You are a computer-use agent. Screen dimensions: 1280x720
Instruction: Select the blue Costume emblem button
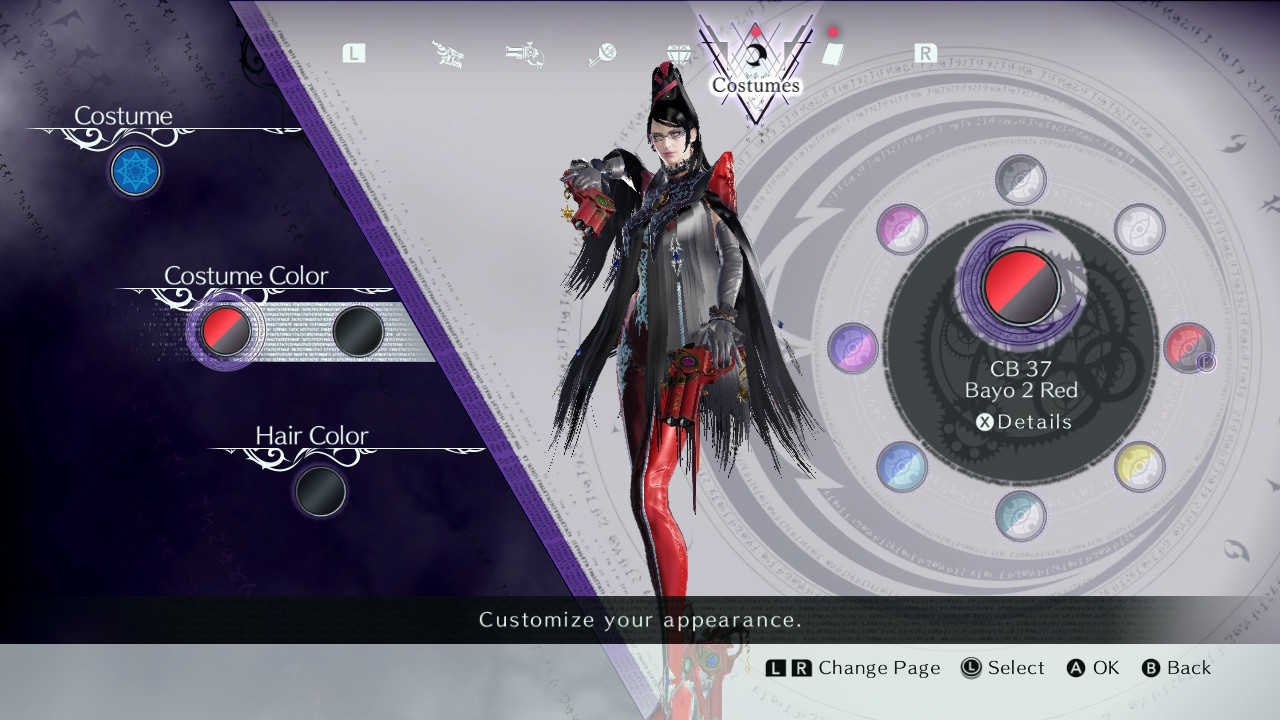point(135,171)
